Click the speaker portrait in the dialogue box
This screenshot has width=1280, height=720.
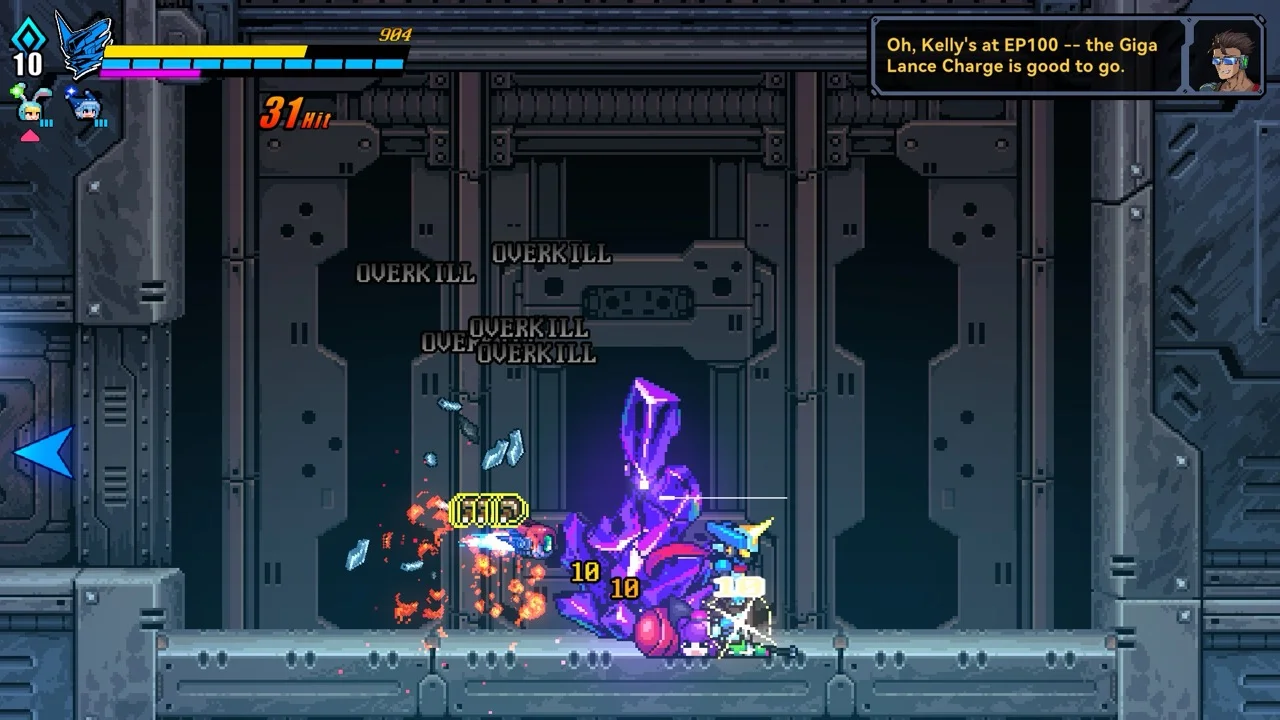point(1225,56)
